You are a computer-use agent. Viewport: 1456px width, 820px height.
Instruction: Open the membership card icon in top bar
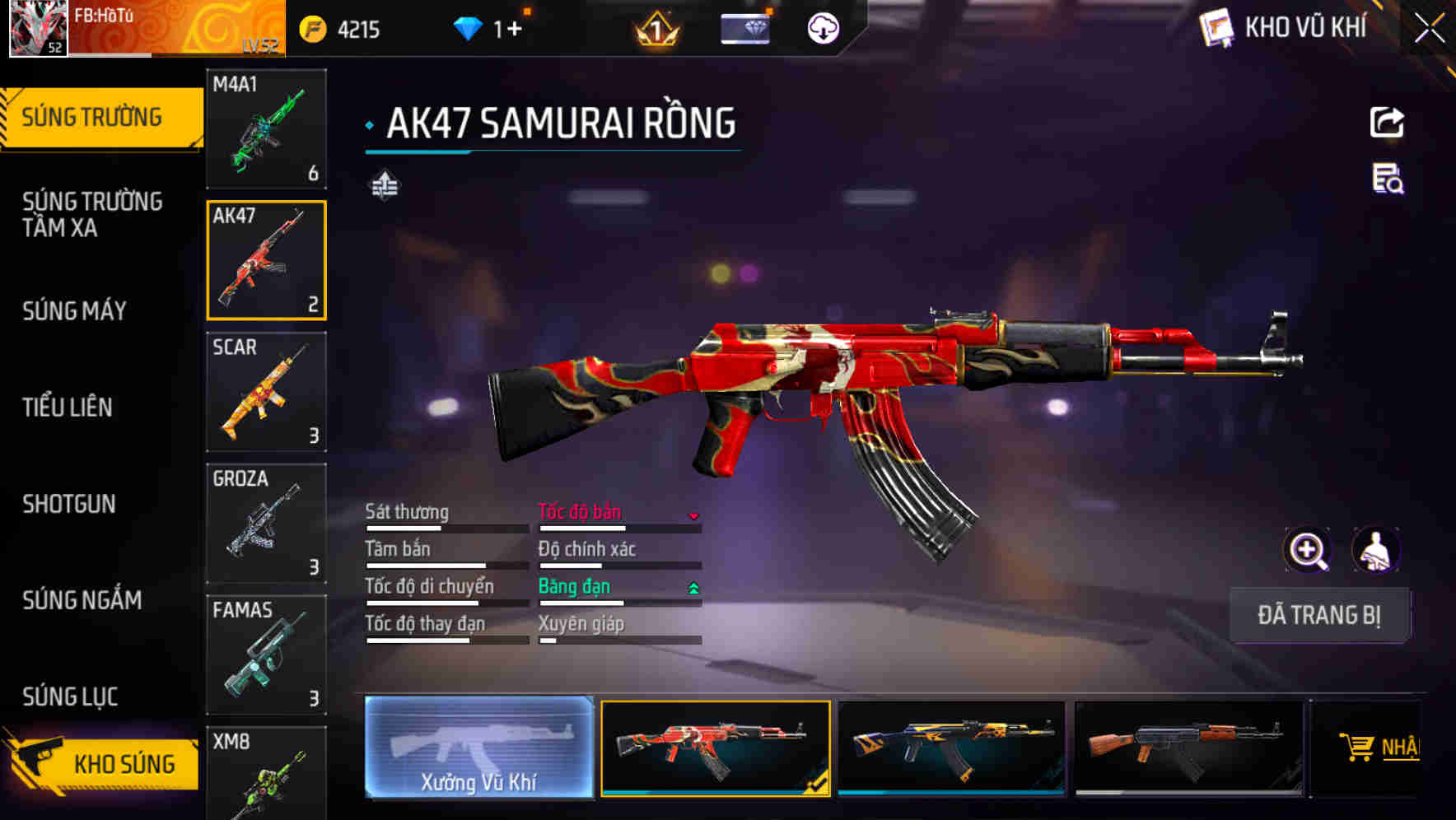coord(745,27)
